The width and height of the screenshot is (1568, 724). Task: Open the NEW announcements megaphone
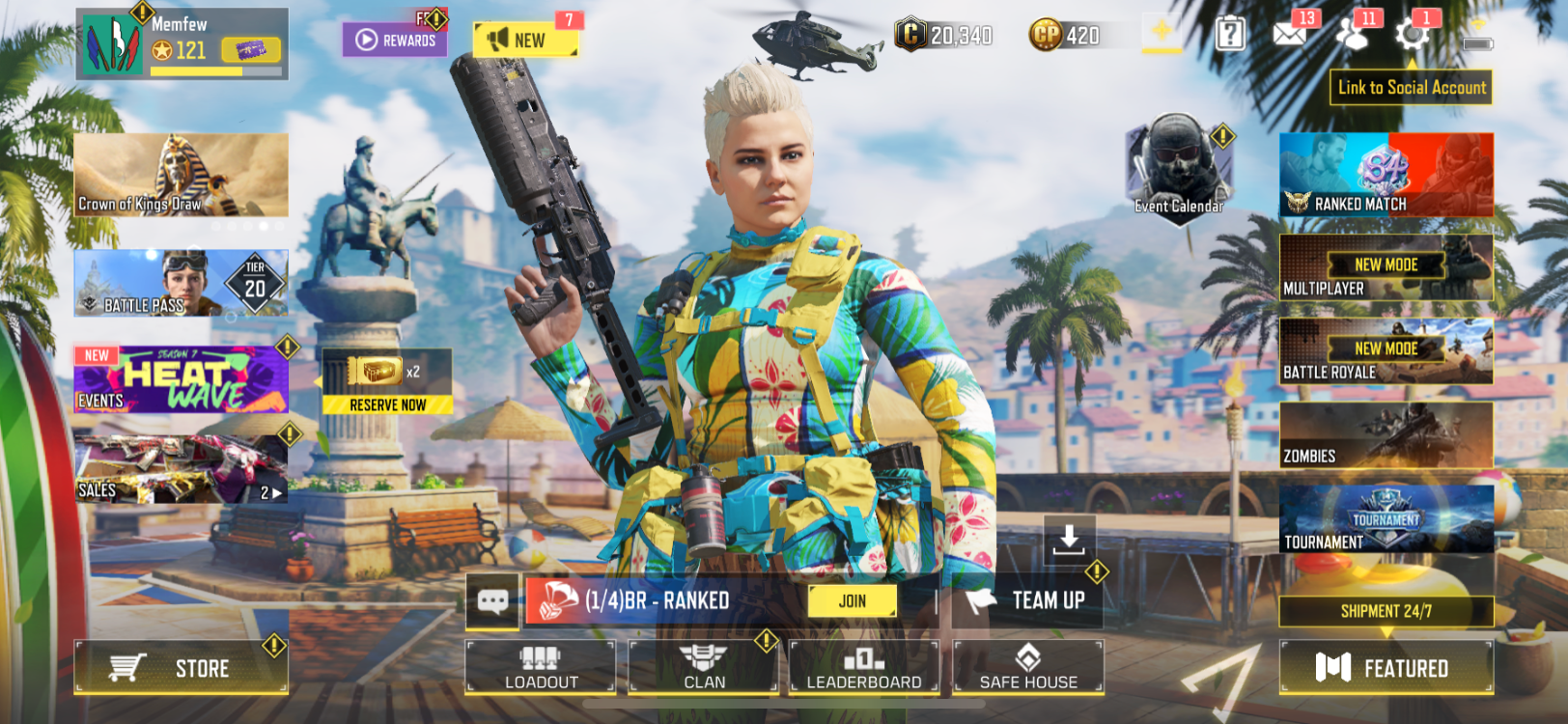click(526, 41)
